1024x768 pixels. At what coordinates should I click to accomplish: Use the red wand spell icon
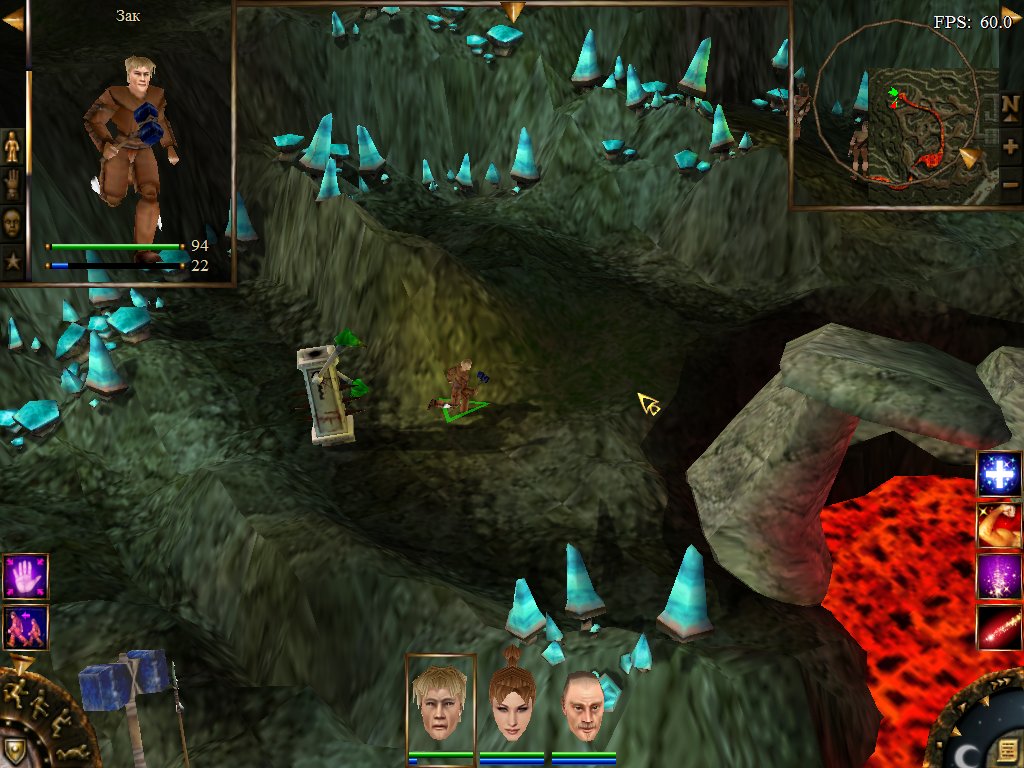click(999, 628)
